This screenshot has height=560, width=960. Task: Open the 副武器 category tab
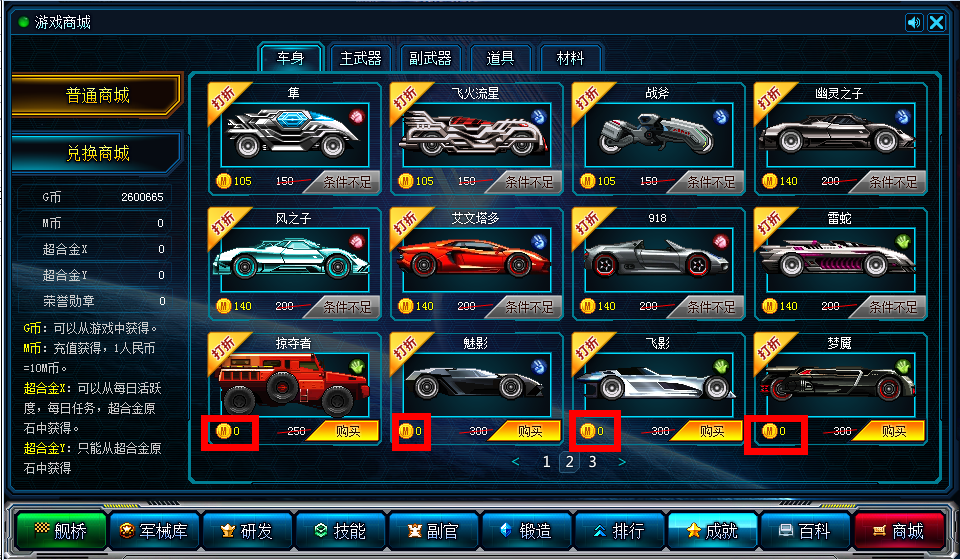(431, 58)
